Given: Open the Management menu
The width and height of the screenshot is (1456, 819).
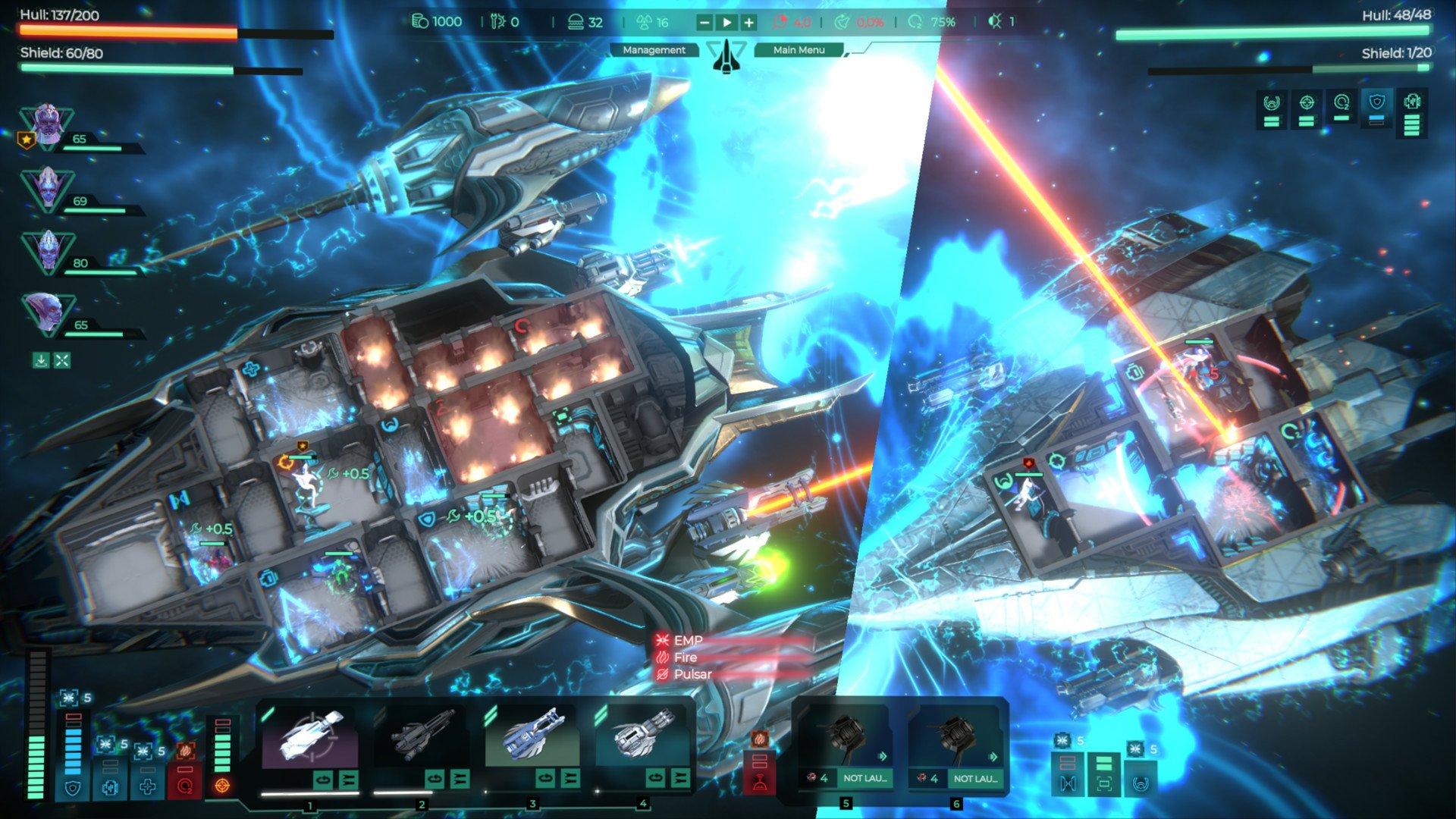Looking at the screenshot, I should tap(653, 51).
